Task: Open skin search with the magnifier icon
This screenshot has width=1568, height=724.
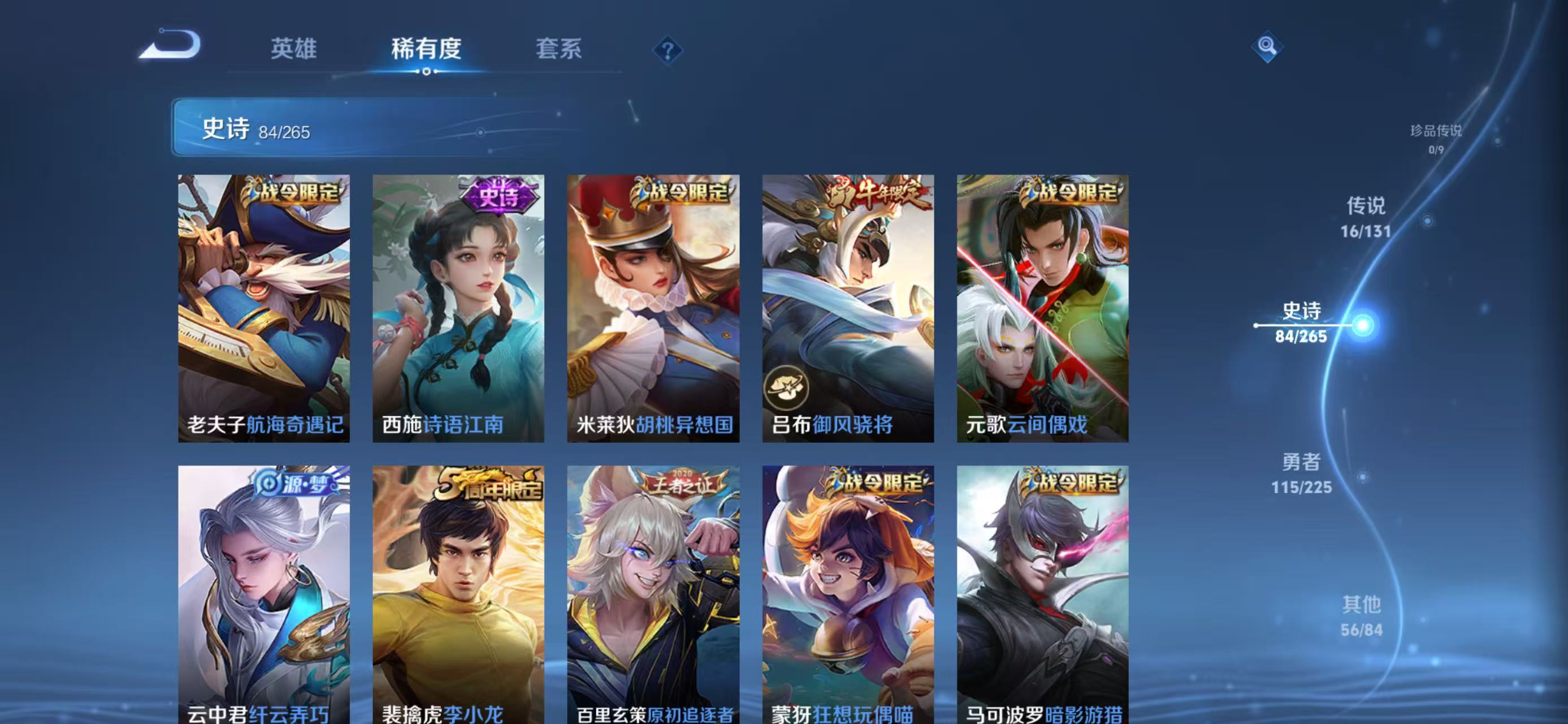Action: [1267, 46]
